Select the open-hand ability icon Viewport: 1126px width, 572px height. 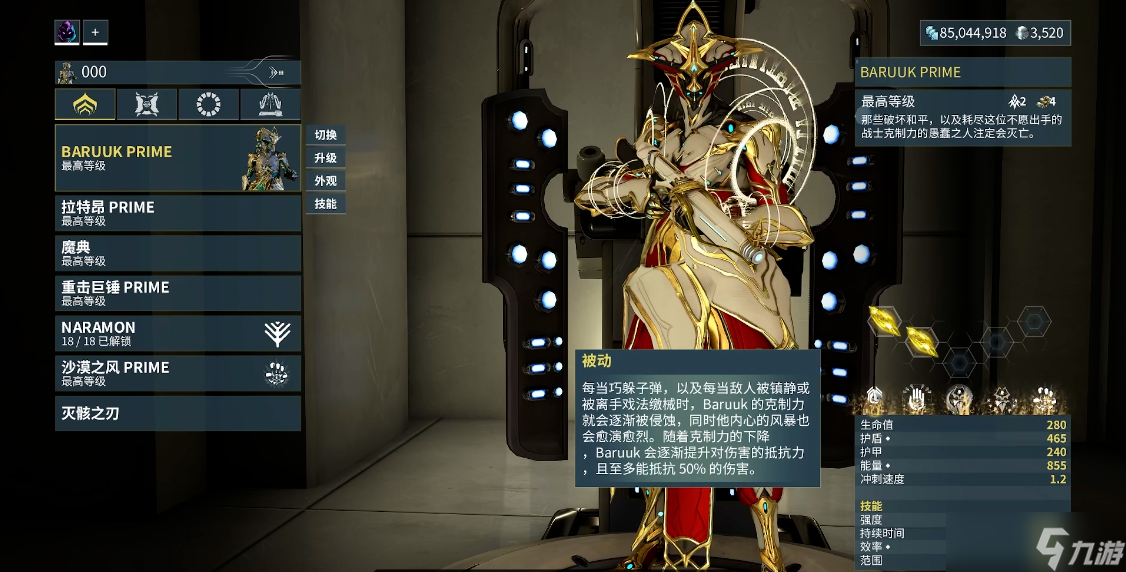(x=916, y=400)
